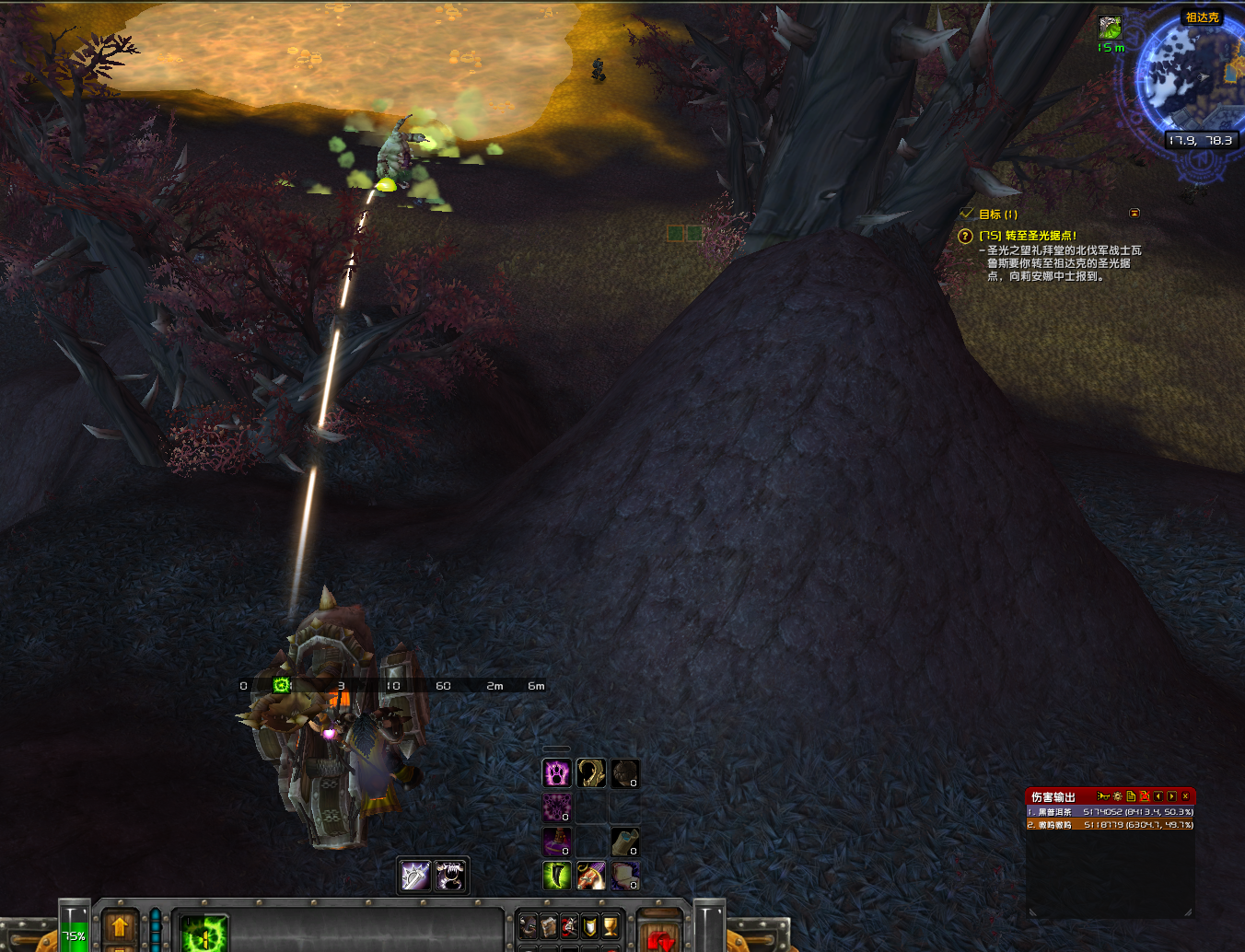Image resolution: width=1245 pixels, height=952 pixels.
Task: Activate the green claw ability
Action: point(556,876)
